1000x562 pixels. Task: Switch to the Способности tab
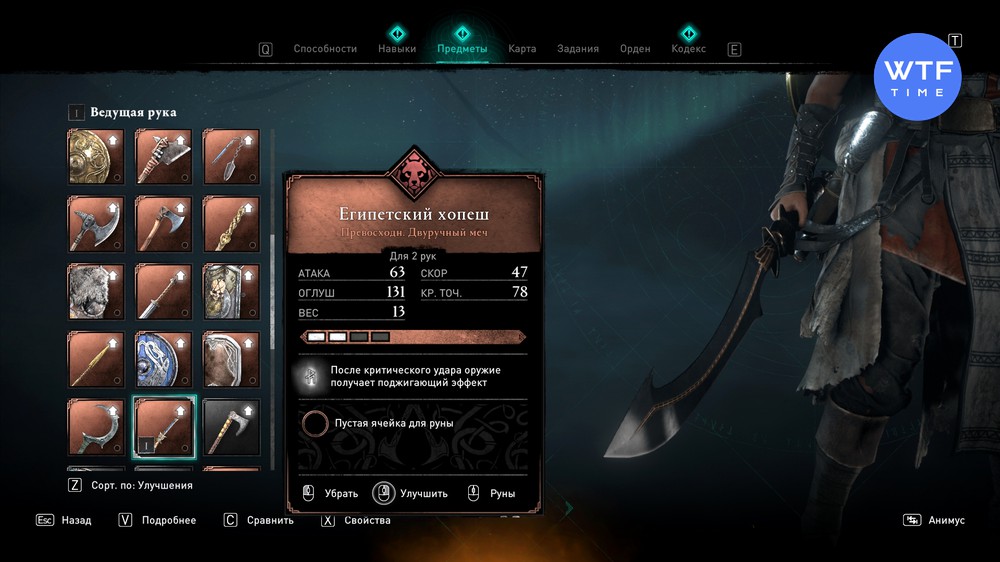coord(324,49)
